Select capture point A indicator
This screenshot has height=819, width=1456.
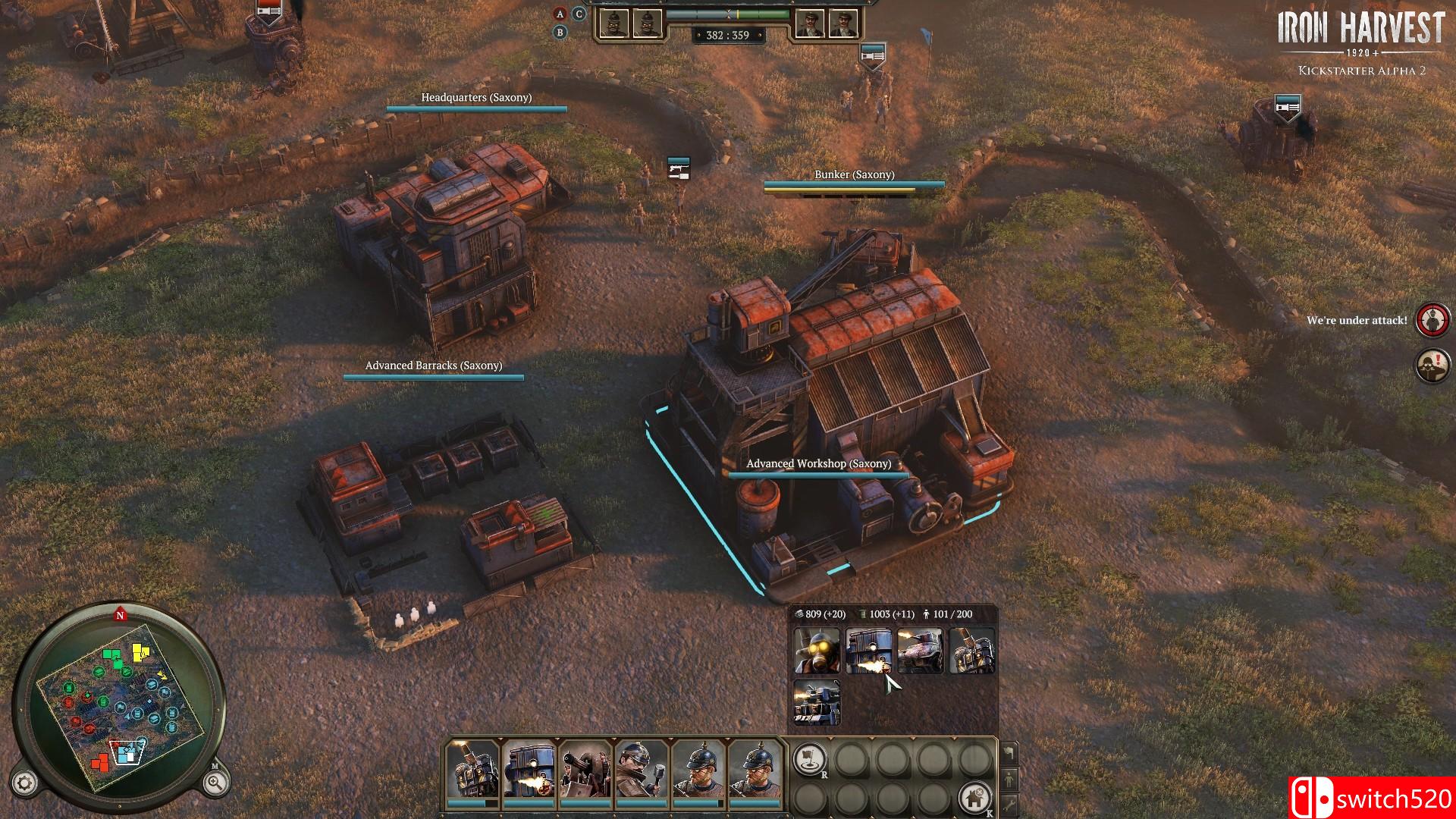tap(560, 14)
